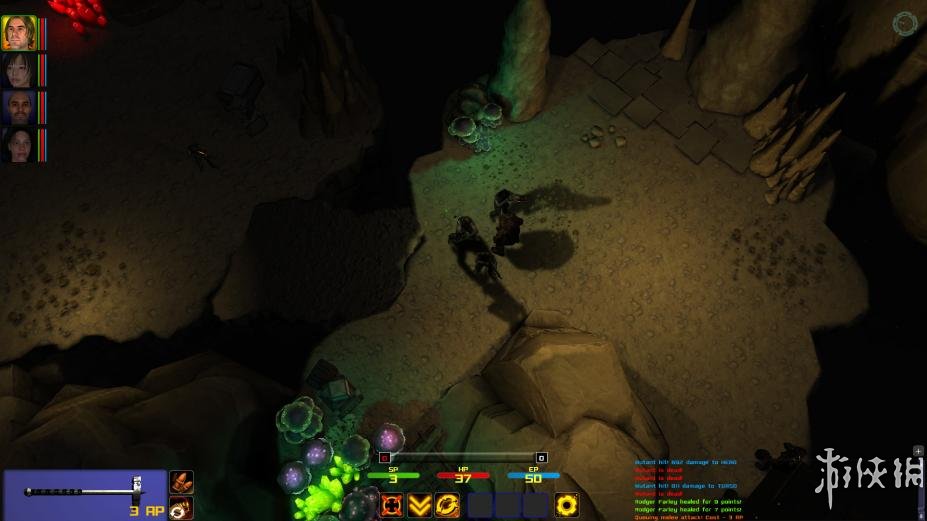Click the round compass icon in the corner

coord(906,23)
